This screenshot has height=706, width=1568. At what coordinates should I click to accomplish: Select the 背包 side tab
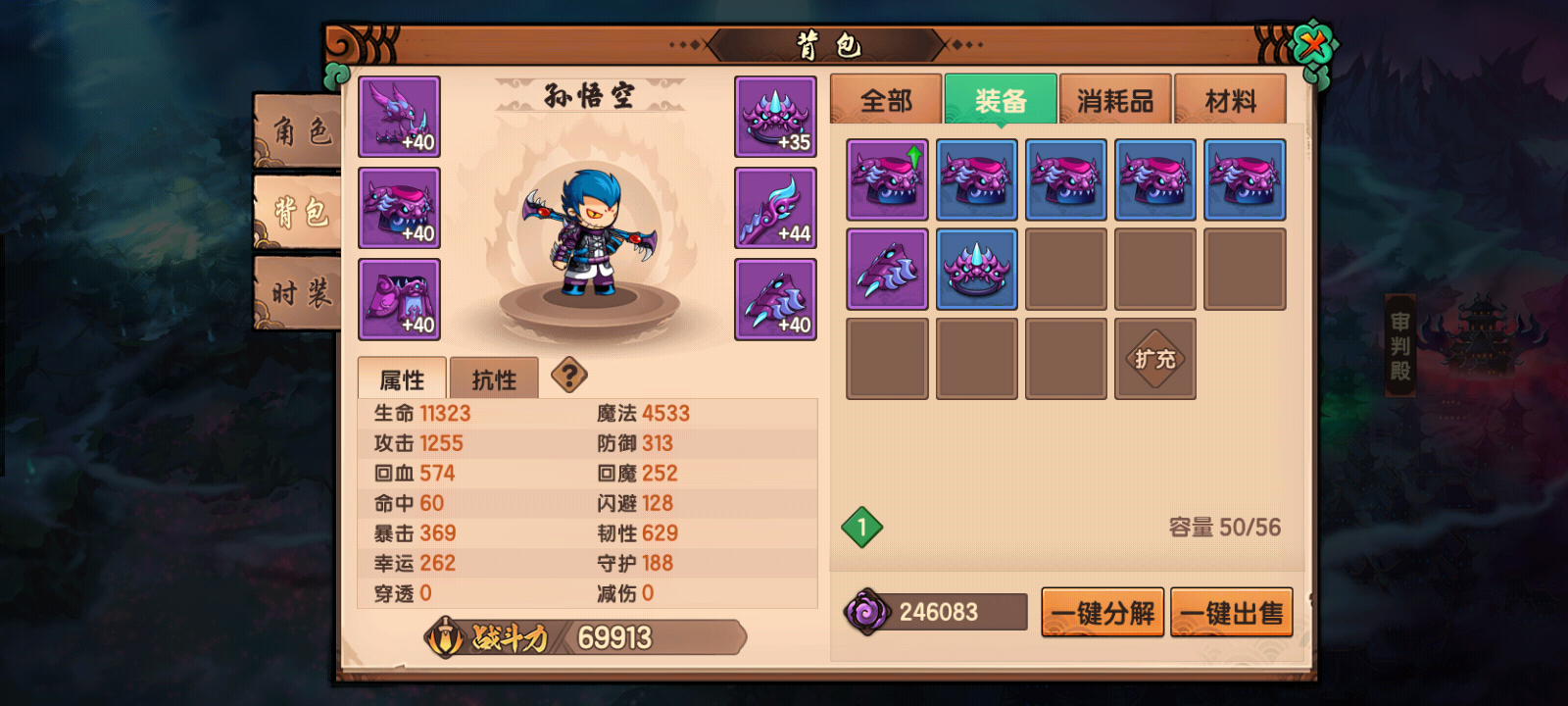(x=300, y=211)
